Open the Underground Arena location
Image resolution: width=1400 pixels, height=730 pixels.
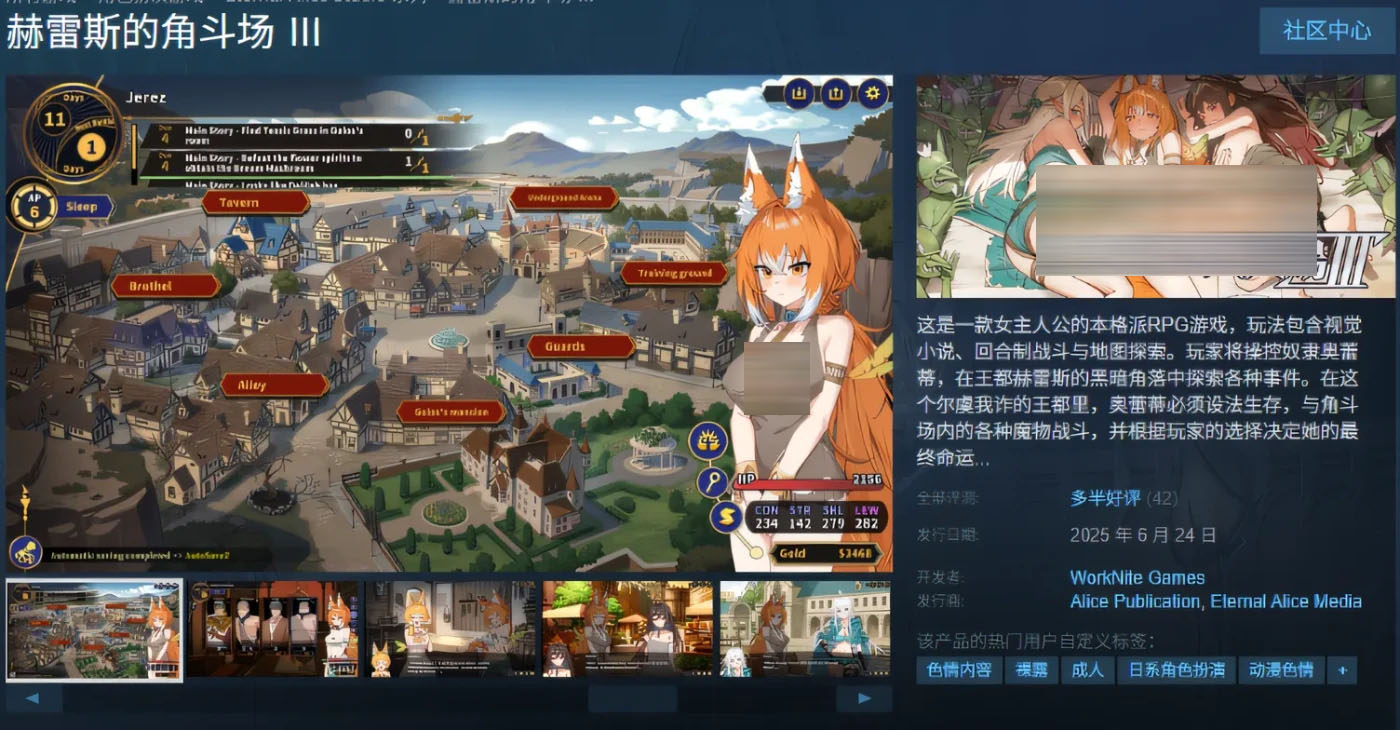[566, 198]
